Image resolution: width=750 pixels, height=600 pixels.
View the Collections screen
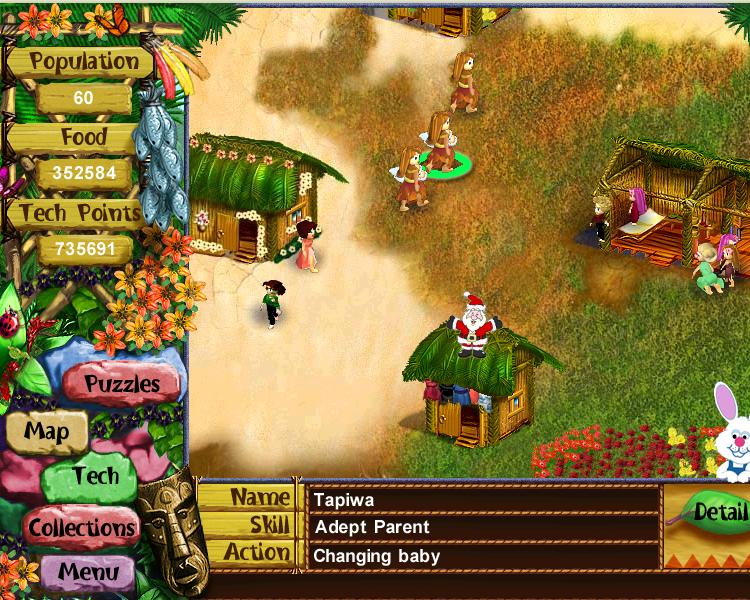(82, 527)
